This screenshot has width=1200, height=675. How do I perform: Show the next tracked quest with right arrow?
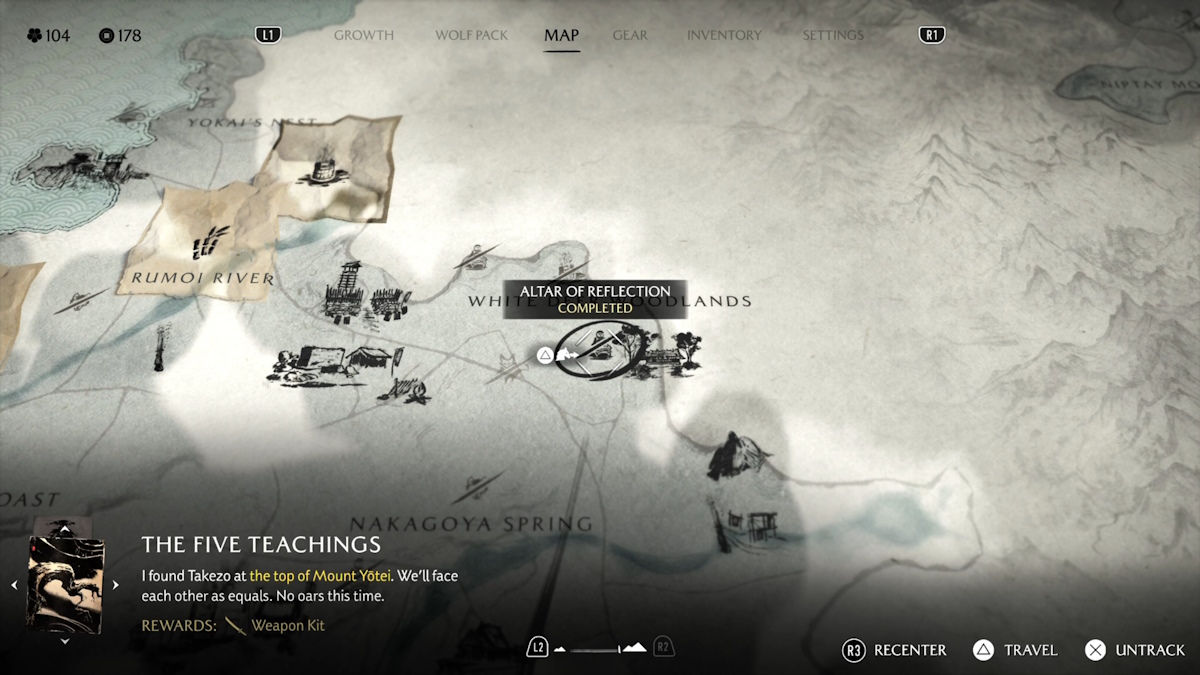116,585
